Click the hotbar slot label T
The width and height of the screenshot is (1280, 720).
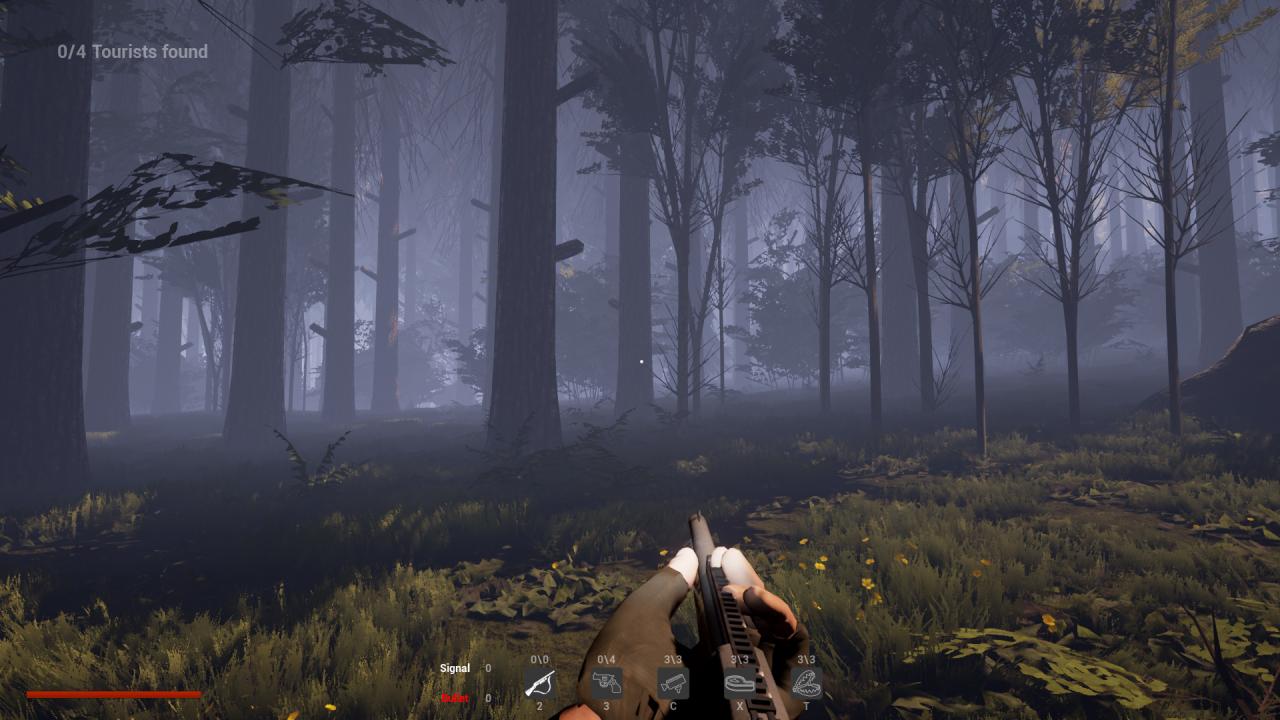click(x=806, y=705)
